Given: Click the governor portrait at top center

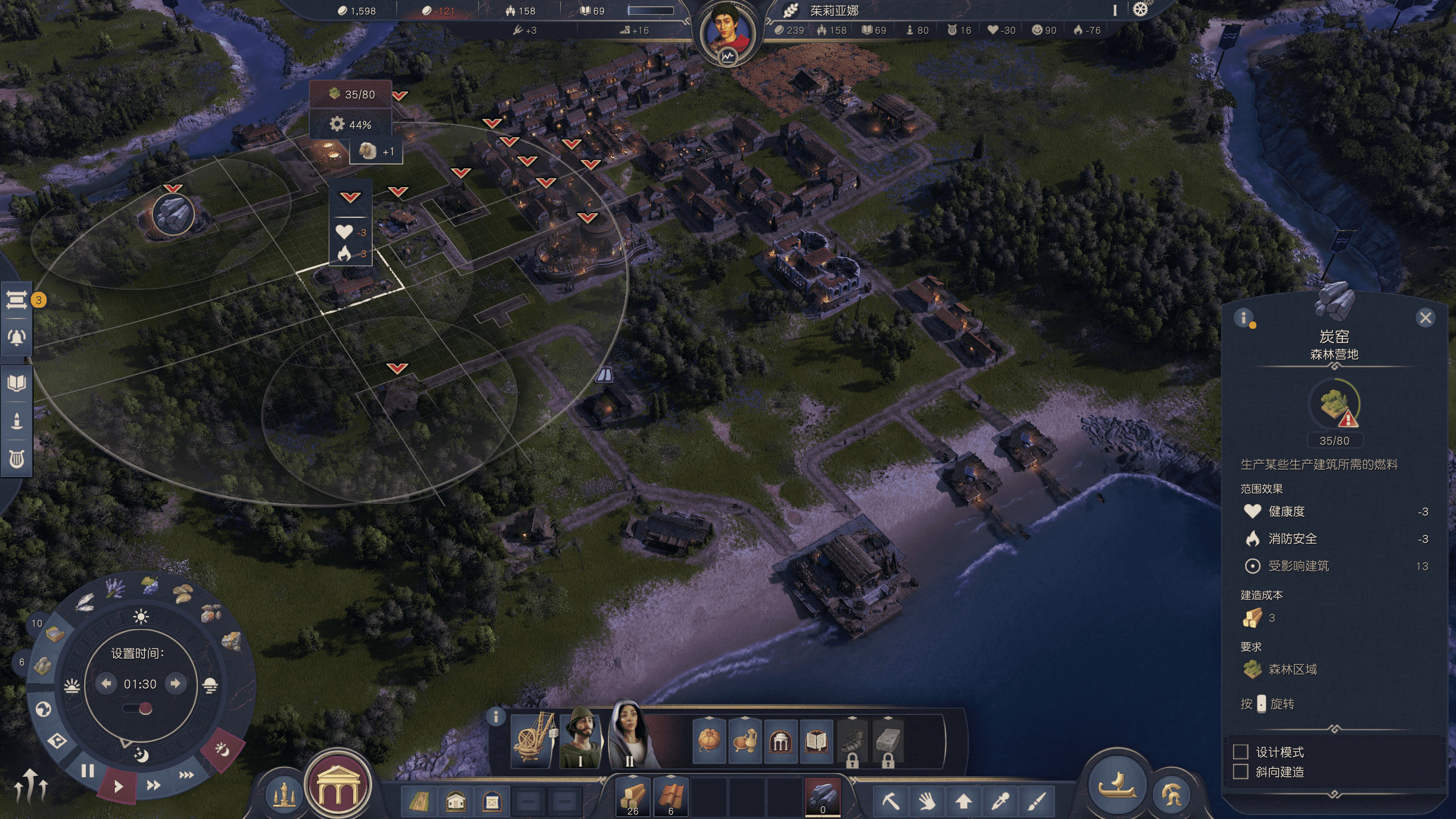Looking at the screenshot, I should [726, 31].
